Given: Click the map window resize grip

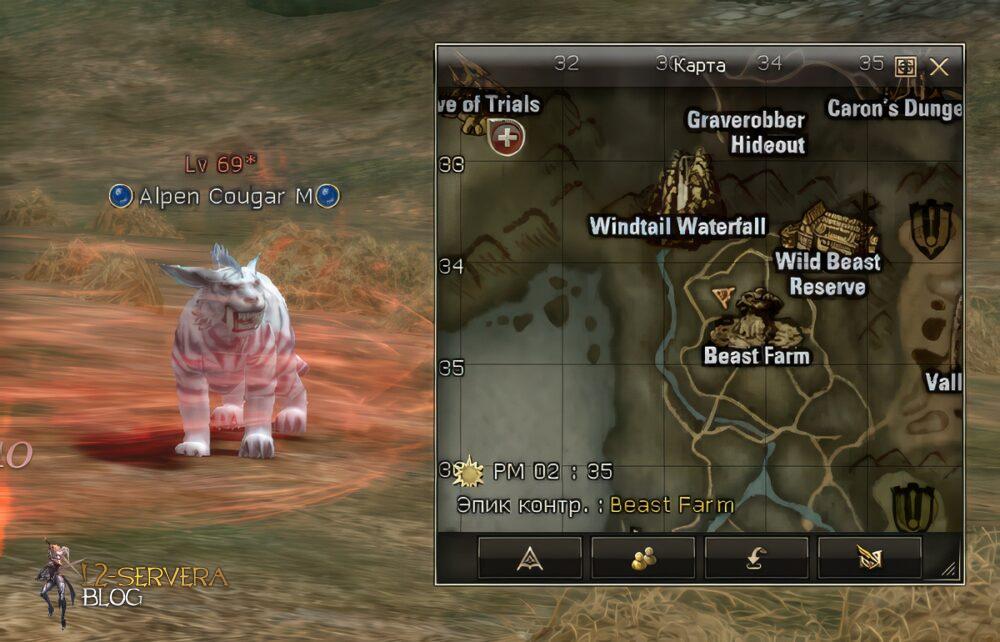Looking at the screenshot, I should pos(949,570).
